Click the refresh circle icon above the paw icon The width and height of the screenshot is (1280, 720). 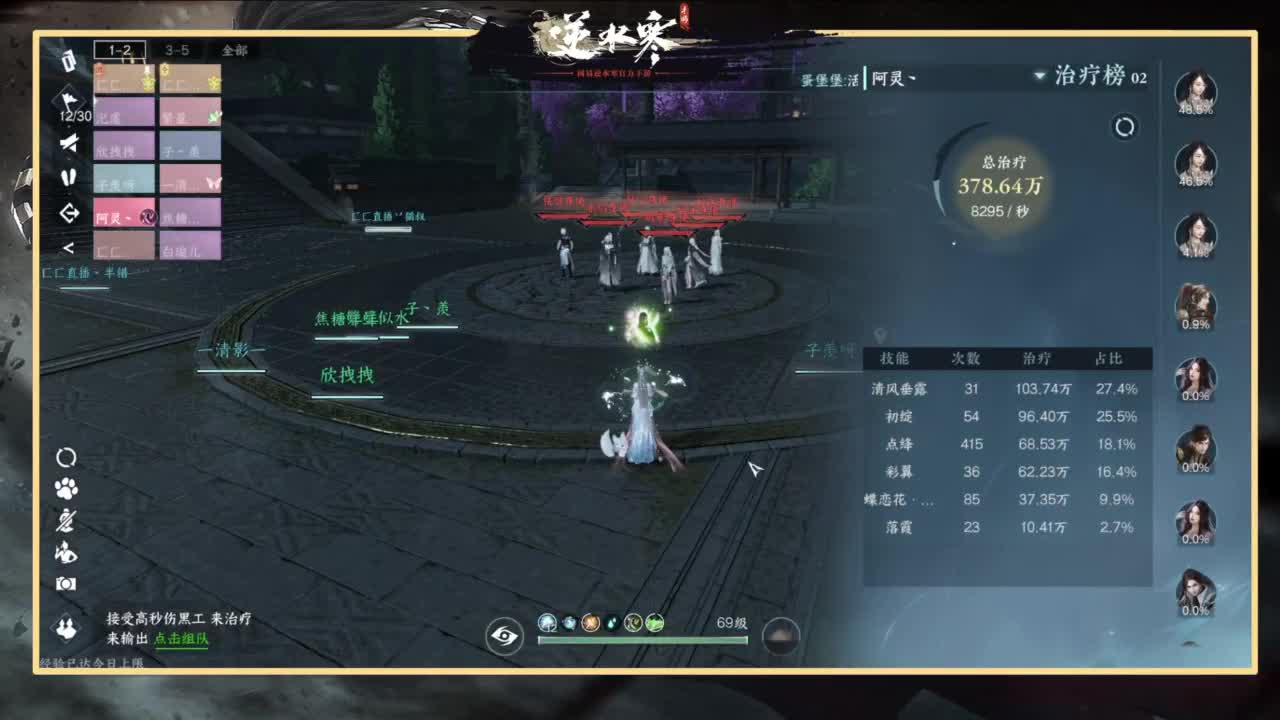coord(67,455)
